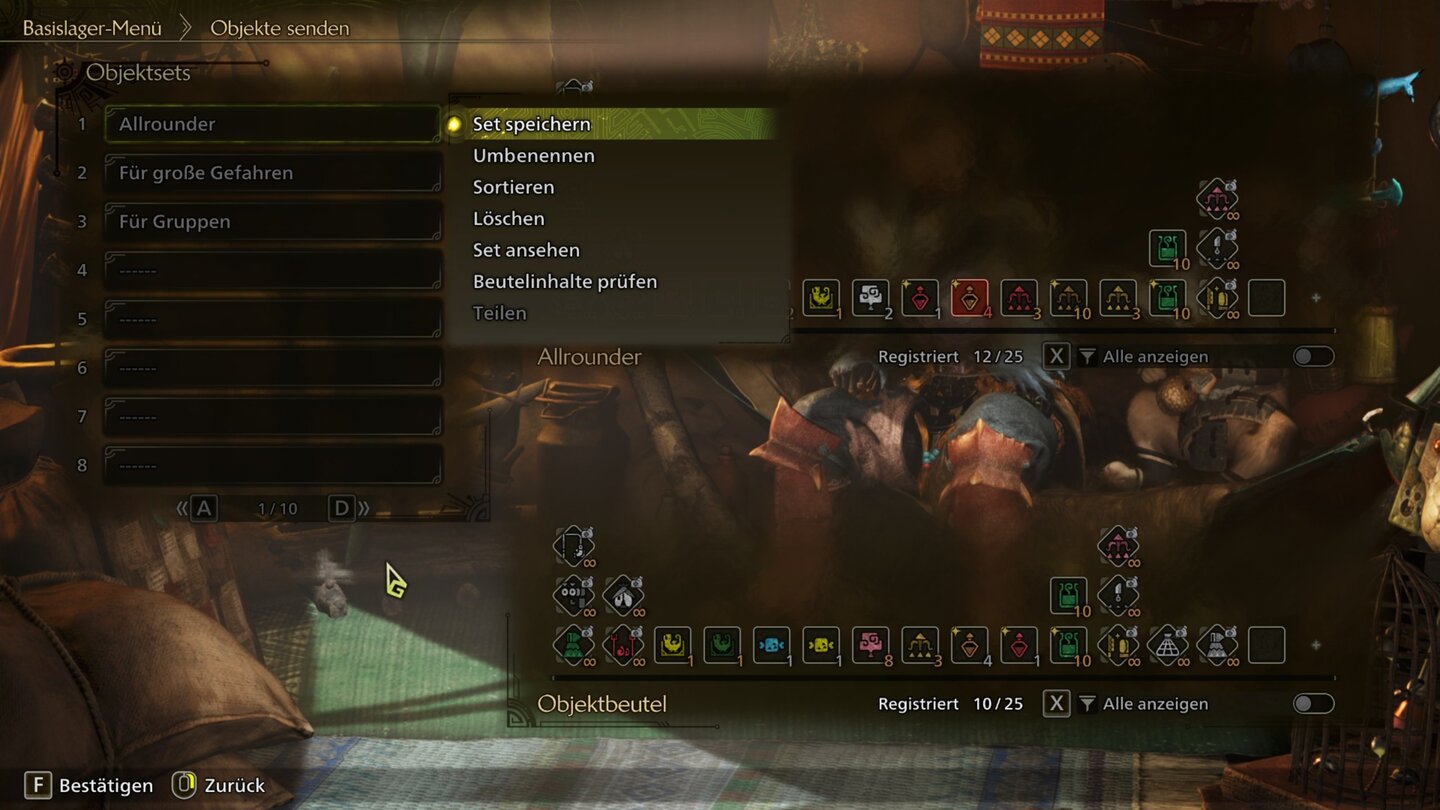Pick the Für große Gefahren set
The width and height of the screenshot is (1440, 810).
point(272,173)
